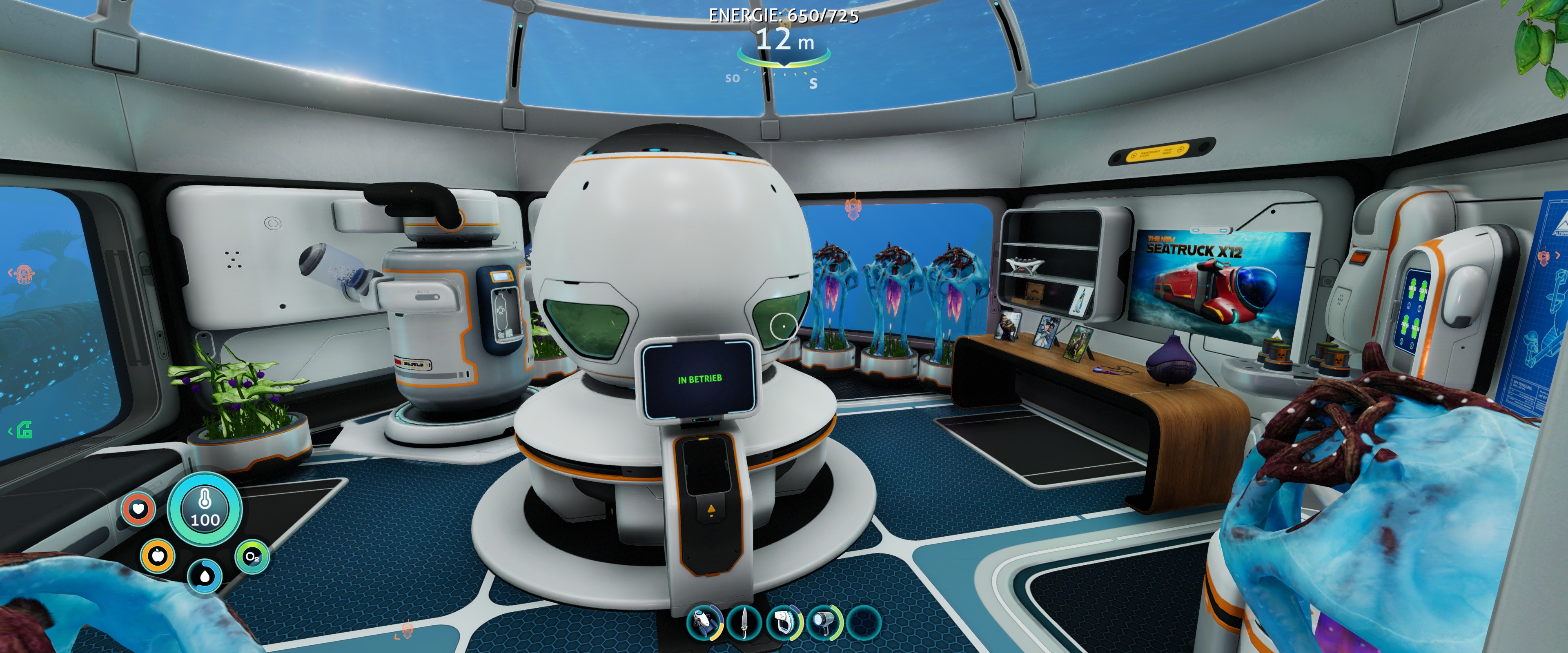
Task: Click the green base beacon marker
Action: coord(24,430)
